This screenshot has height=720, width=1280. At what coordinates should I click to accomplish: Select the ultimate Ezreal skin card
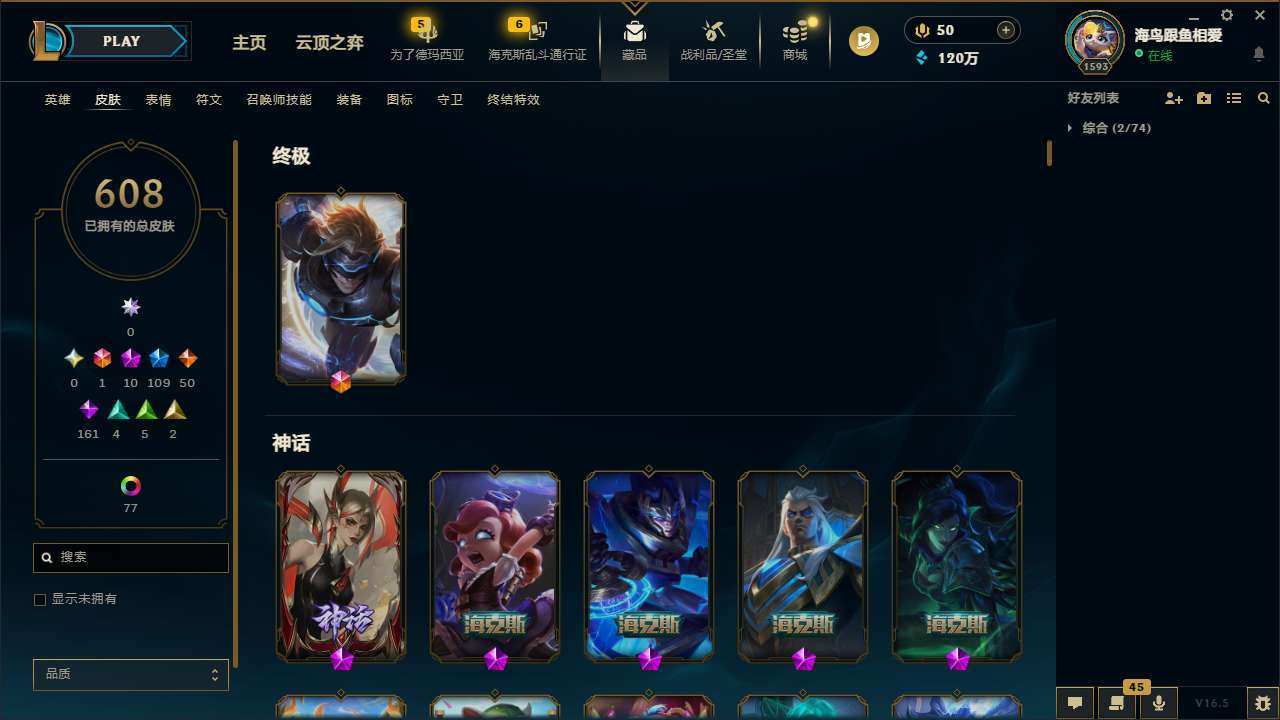point(340,288)
